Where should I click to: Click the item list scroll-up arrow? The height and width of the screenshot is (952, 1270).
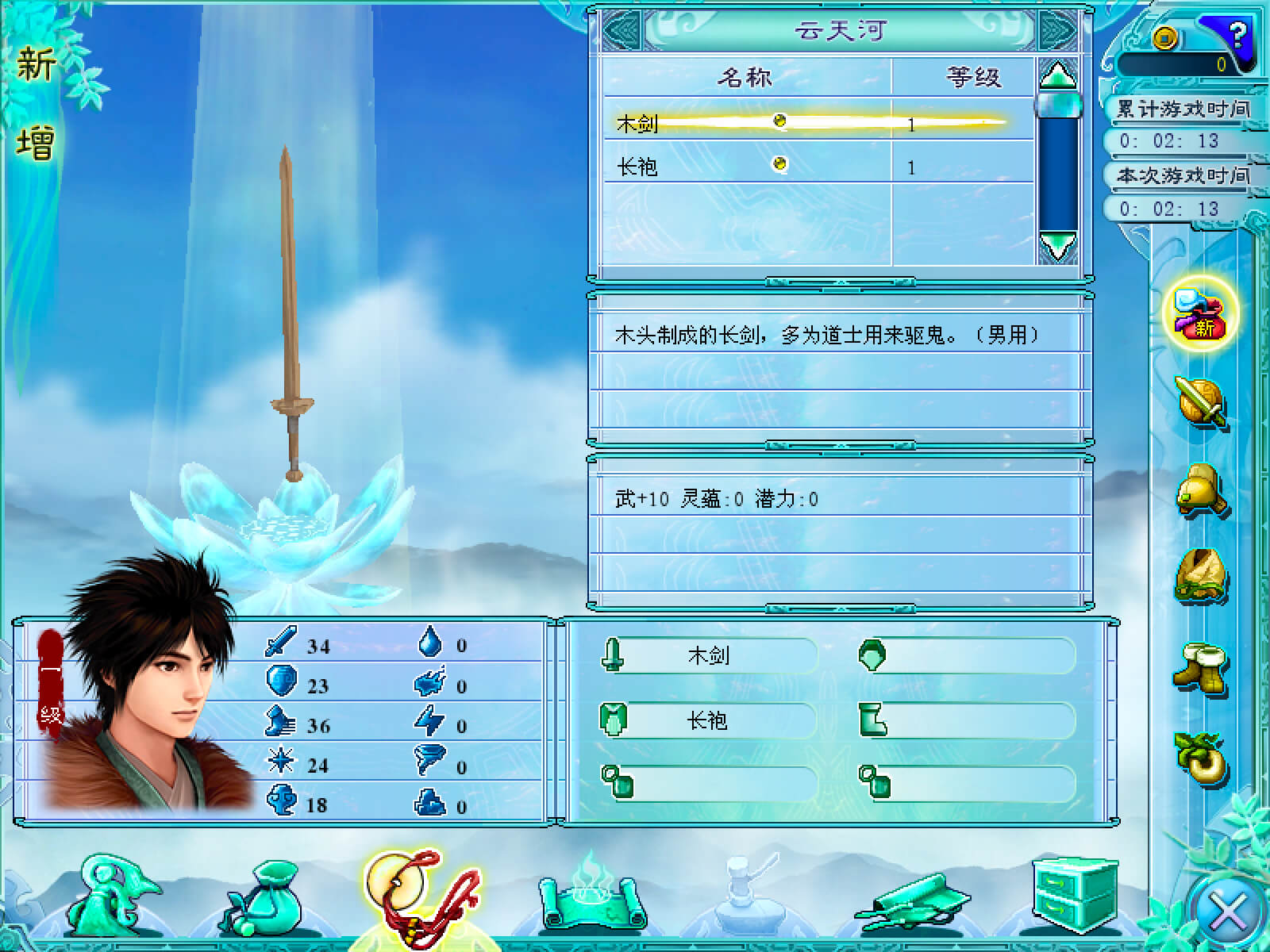pos(1058,76)
